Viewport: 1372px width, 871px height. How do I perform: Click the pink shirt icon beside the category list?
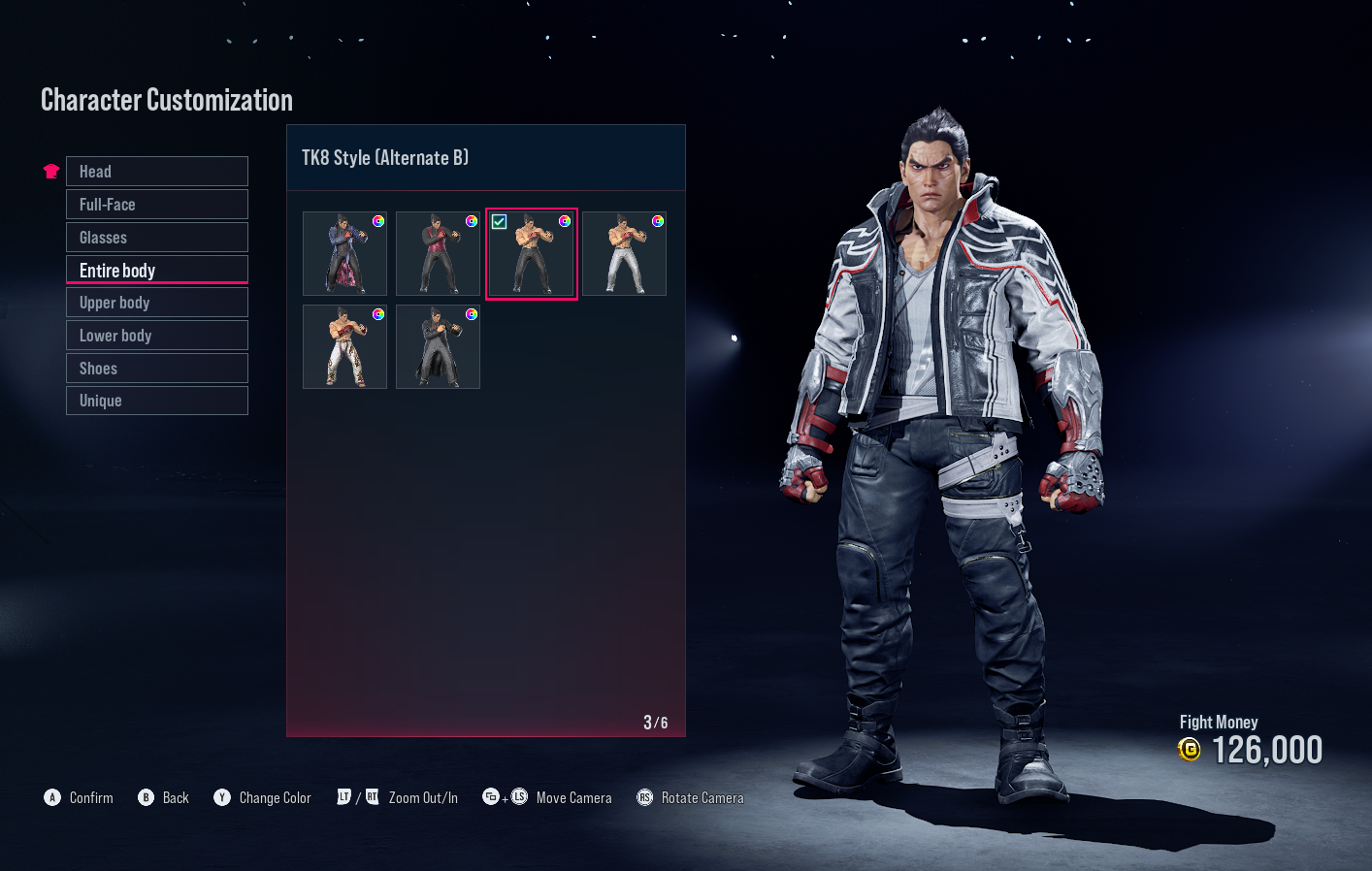[50, 170]
